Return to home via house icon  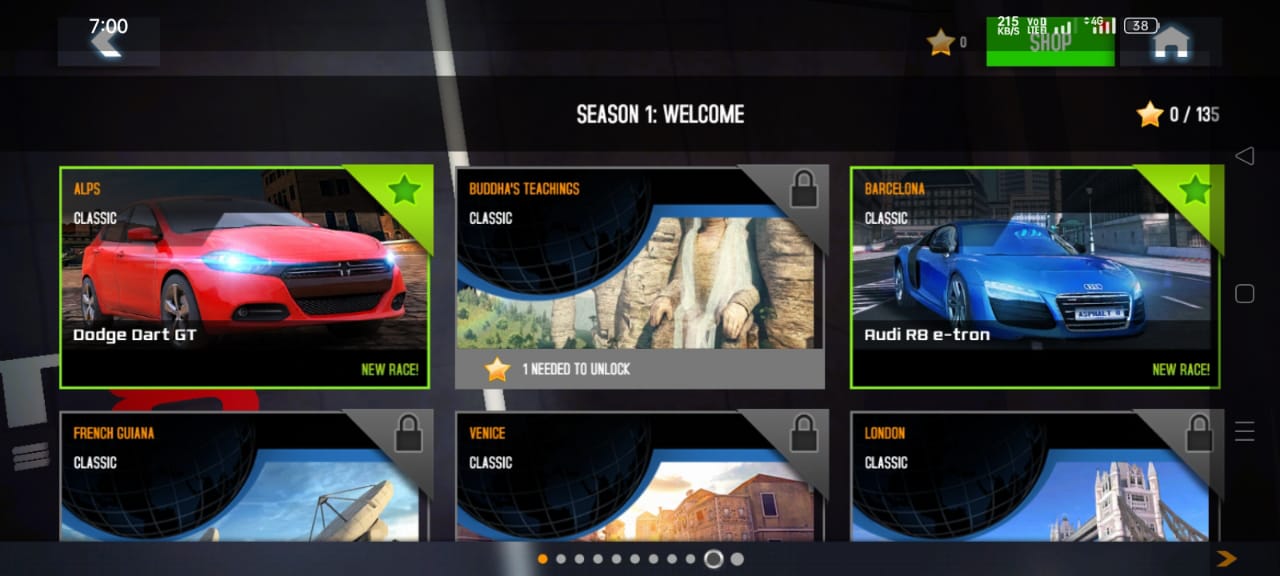pyautogui.click(x=1170, y=43)
